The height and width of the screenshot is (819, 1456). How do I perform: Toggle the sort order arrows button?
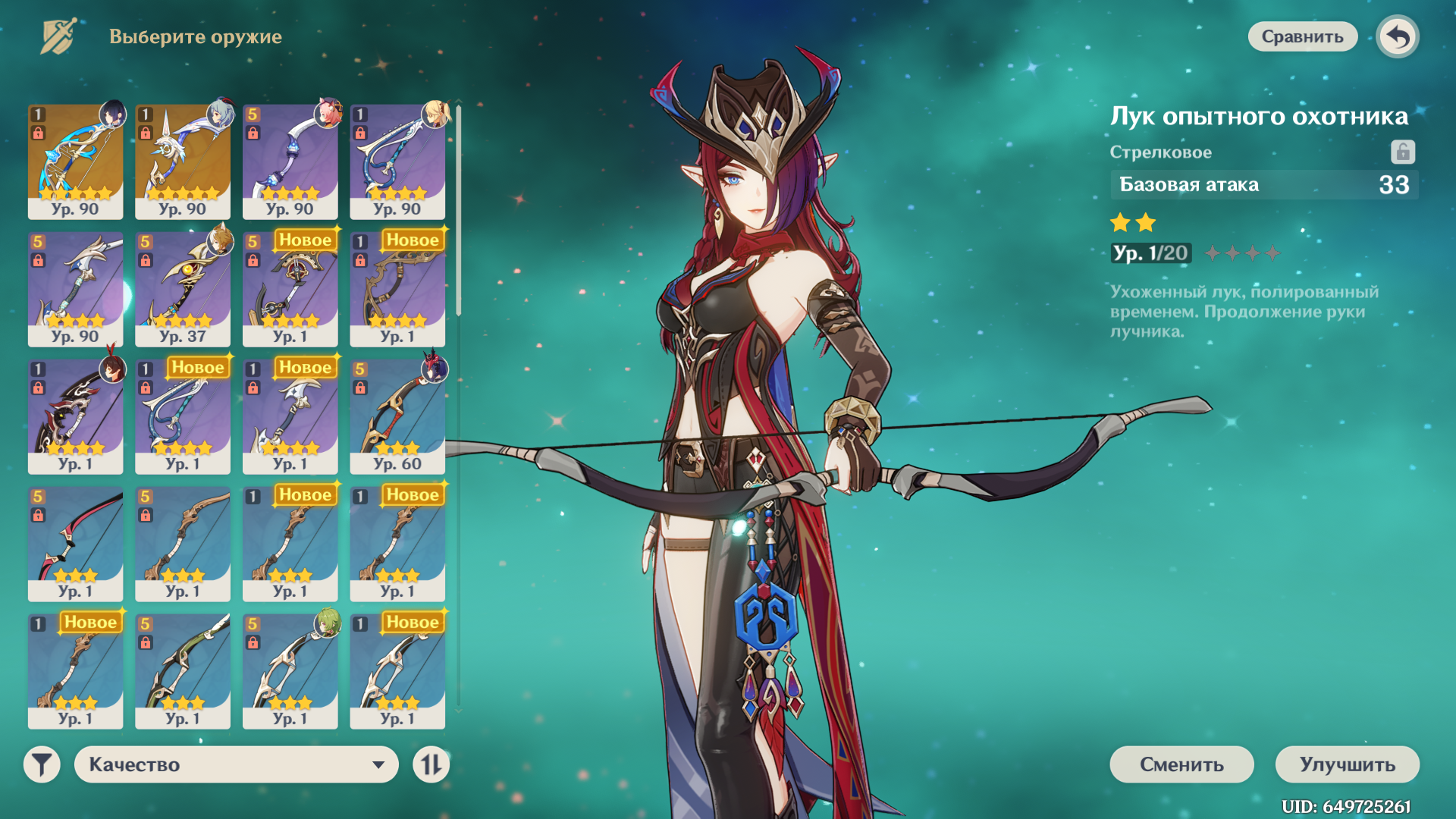click(431, 764)
